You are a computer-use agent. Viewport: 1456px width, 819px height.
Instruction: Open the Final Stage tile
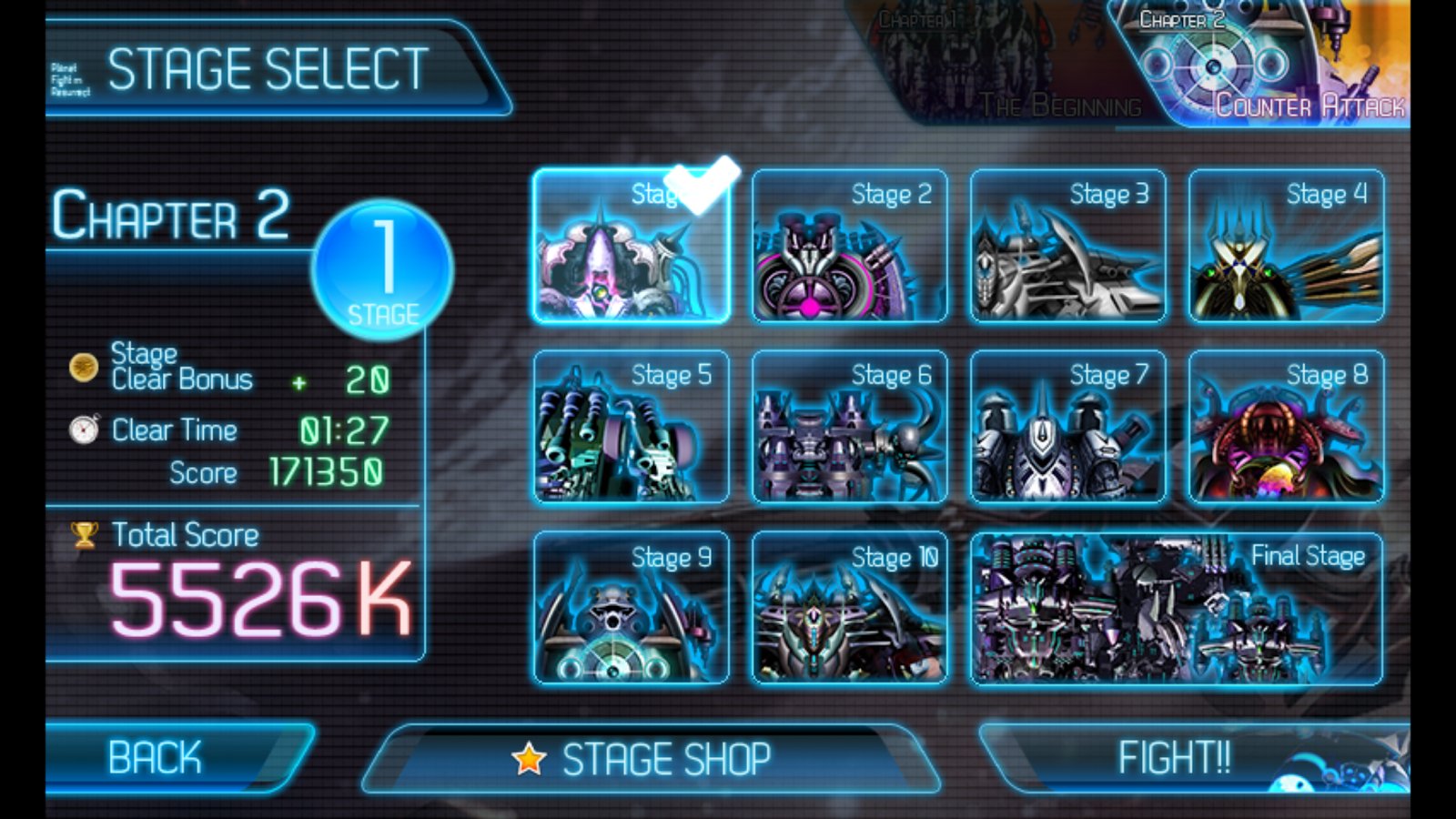click(x=1177, y=608)
